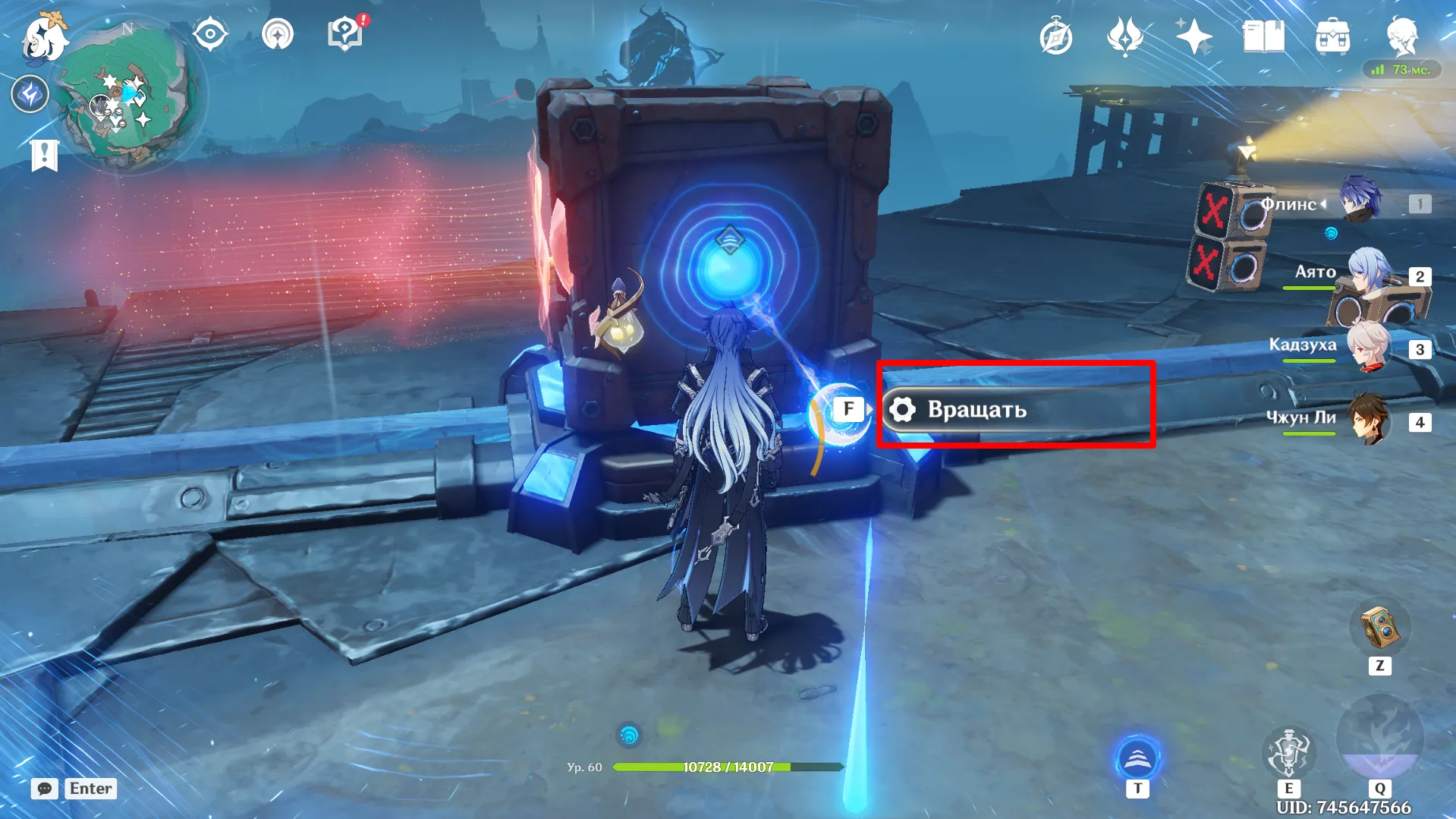
Task: Switch to party member Кадзуха
Action: coord(1370,346)
